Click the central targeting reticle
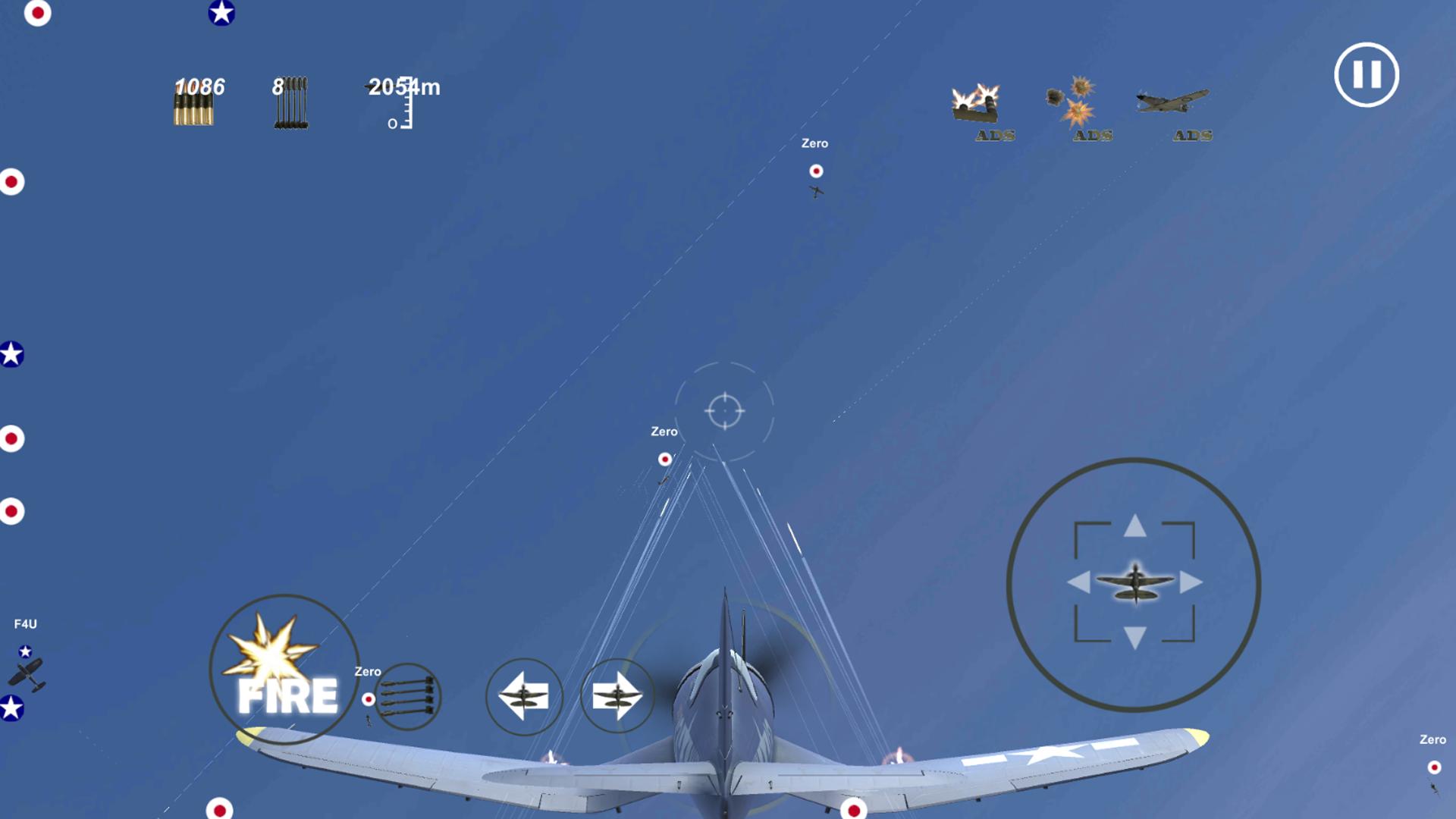The image size is (1456, 819). 726,409
